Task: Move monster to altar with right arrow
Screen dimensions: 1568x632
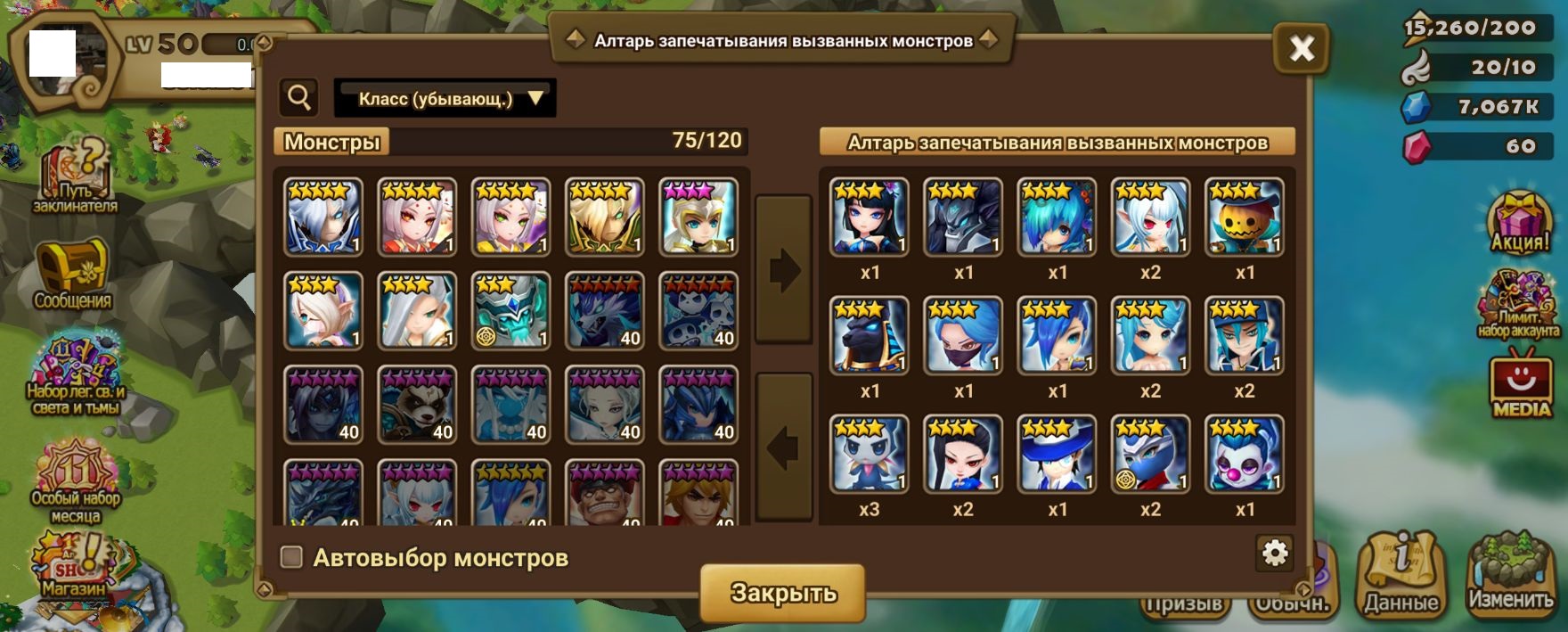Action: point(783,269)
